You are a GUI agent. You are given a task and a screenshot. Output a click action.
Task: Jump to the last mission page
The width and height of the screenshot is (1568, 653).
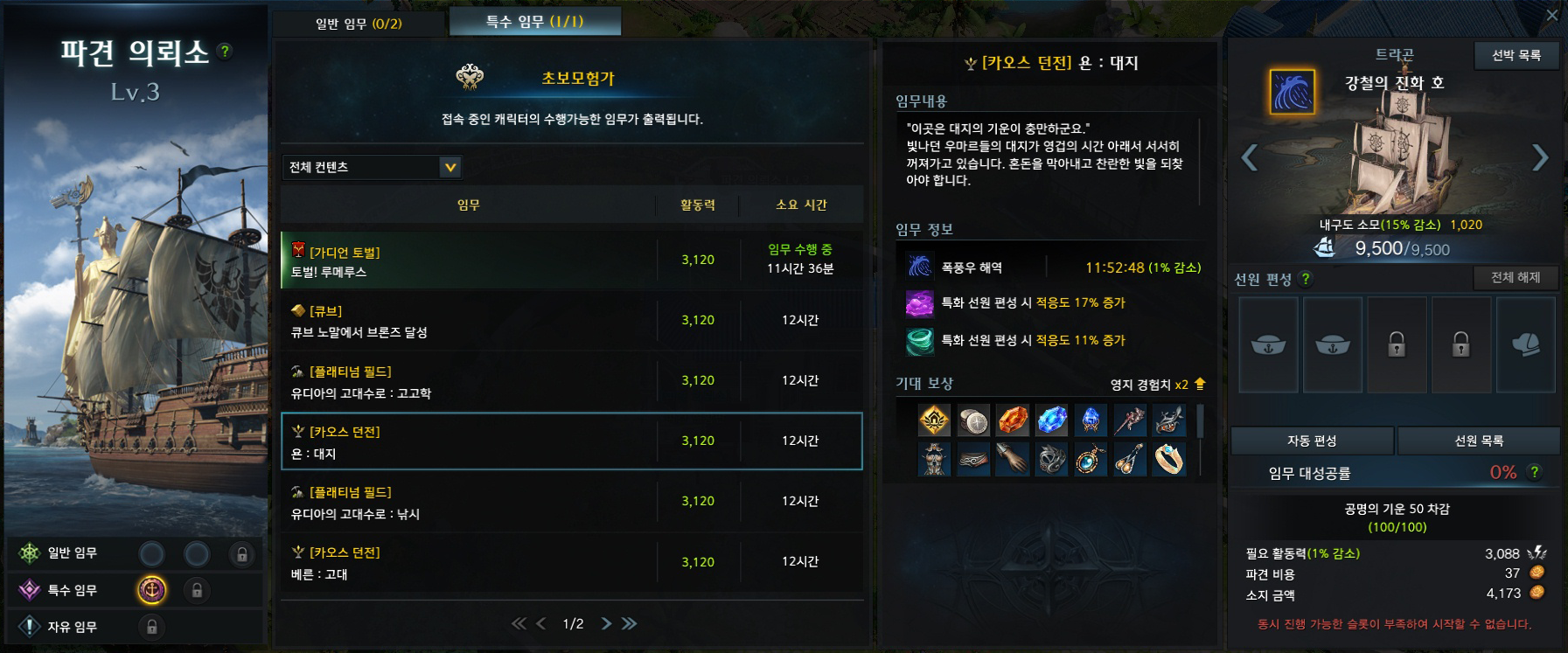click(630, 623)
